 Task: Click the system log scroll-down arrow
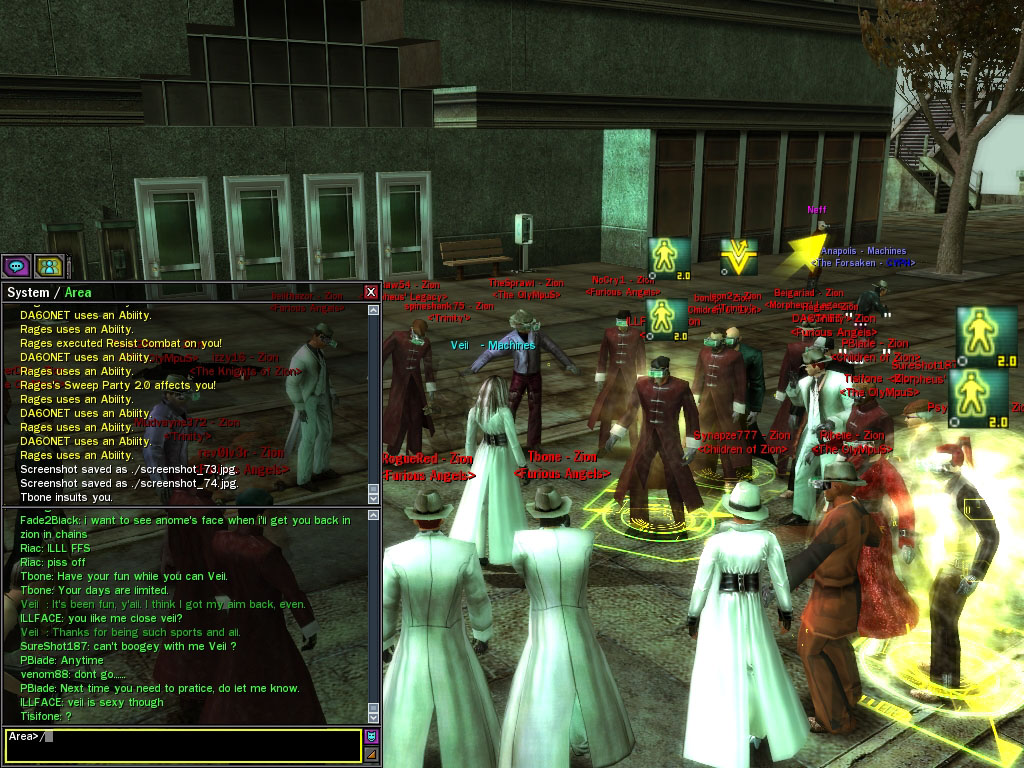[x=374, y=498]
